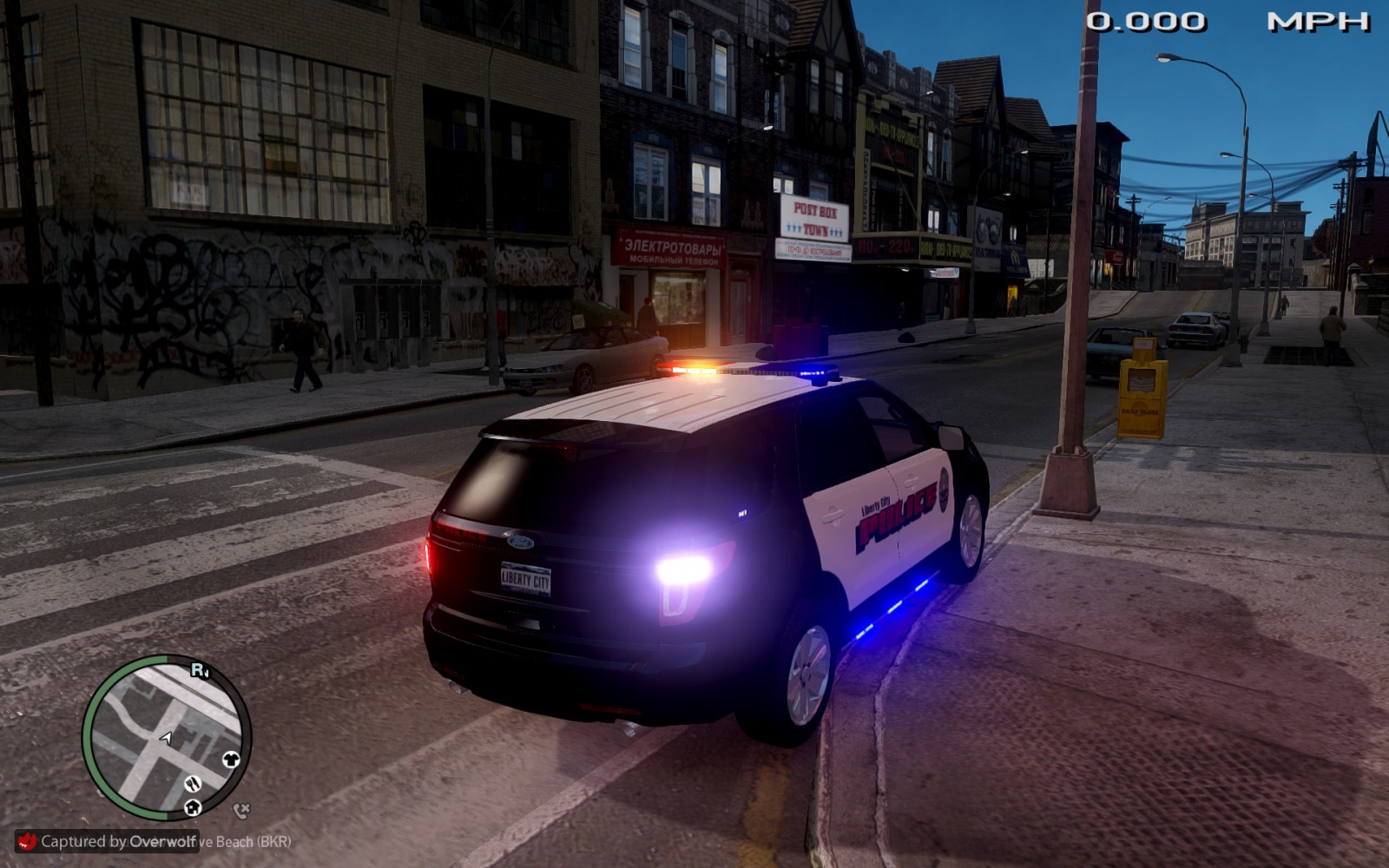Click the R marker on the minimap rim
The width and height of the screenshot is (1389, 868).
199,670
